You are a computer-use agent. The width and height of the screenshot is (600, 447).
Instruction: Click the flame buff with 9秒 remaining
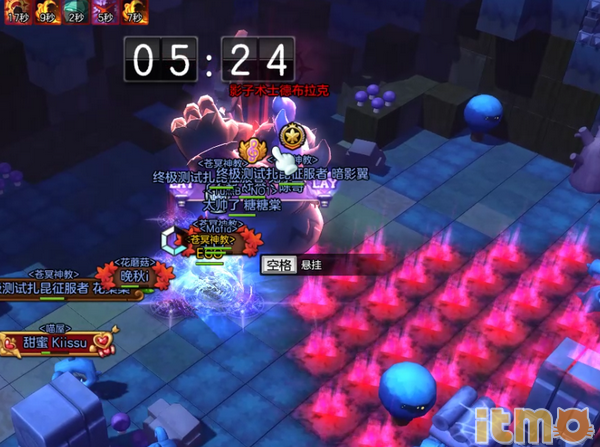(x=46, y=11)
